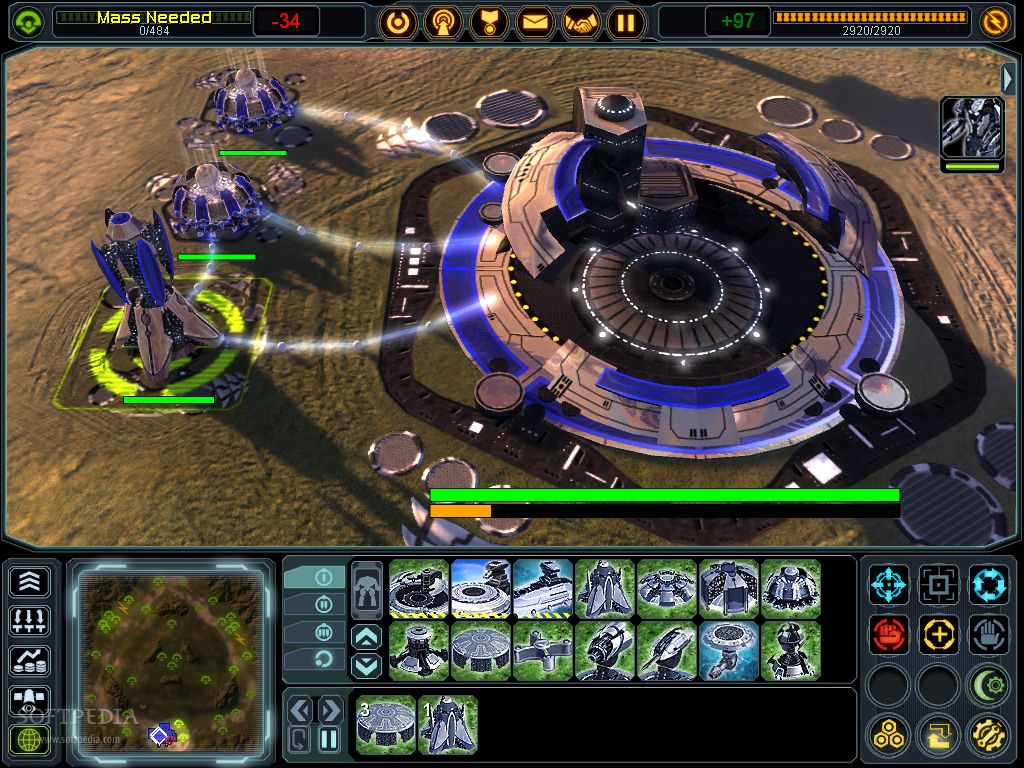Open the medal objectives button

point(490,21)
